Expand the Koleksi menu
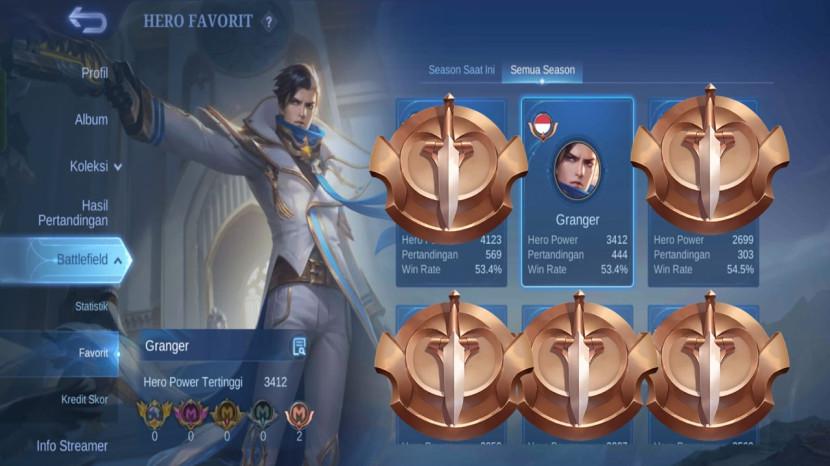This screenshot has height=466, width=830. point(96,166)
